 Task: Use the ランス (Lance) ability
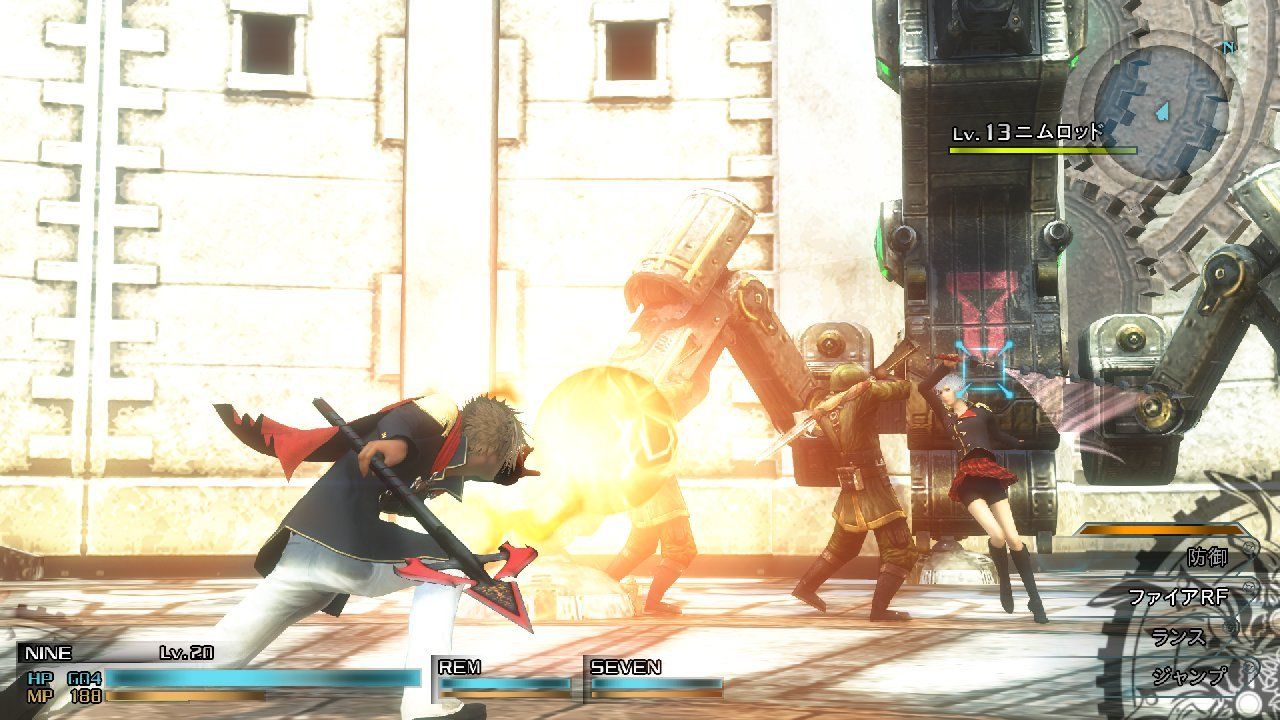pyautogui.click(x=1178, y=635)
